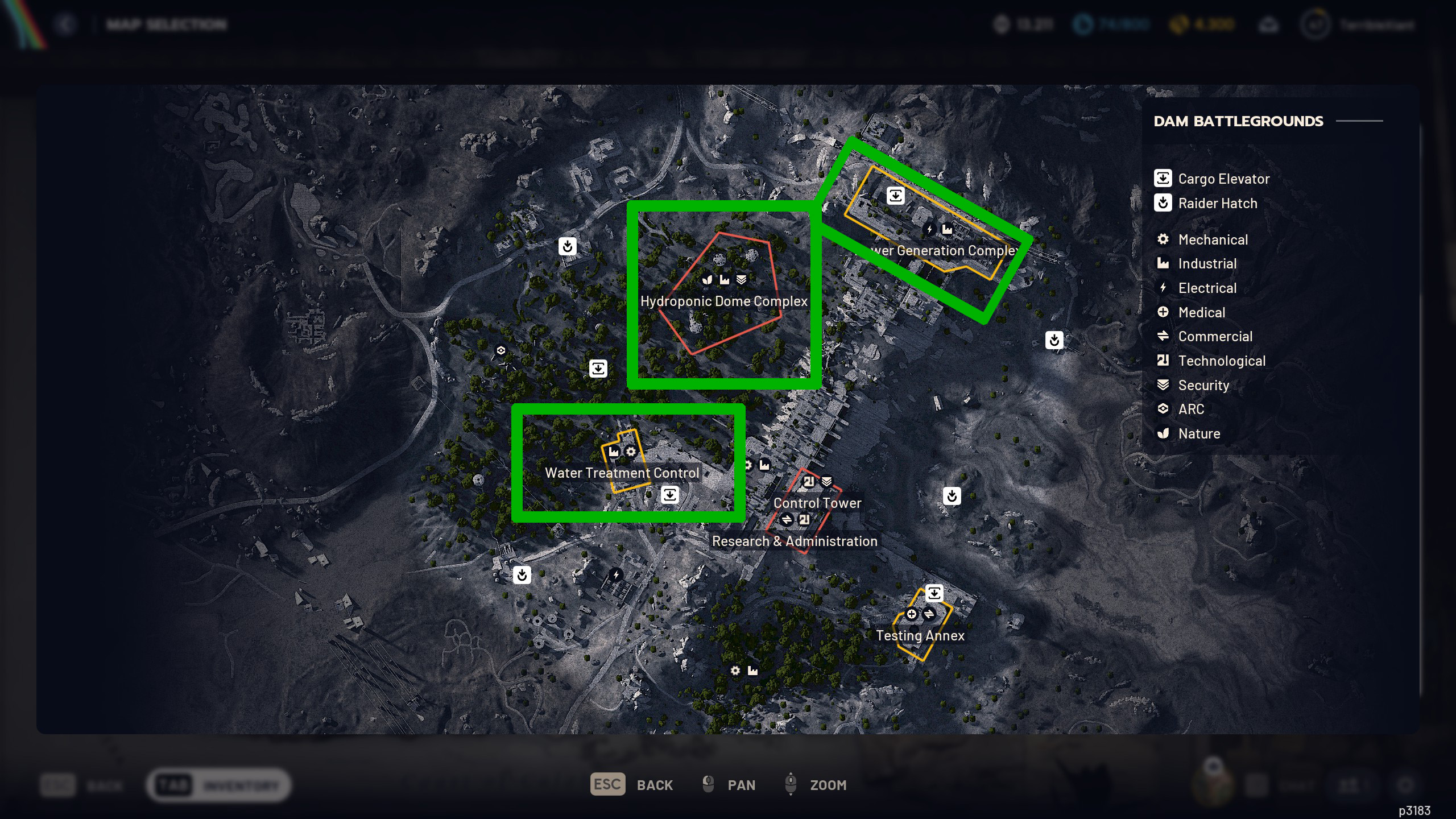The height and width of the screenshot is (819, 1456).
Task: Click the cargo elevator marker at Testing Annex
Action: pyautogui.click(x=934, y=593)
